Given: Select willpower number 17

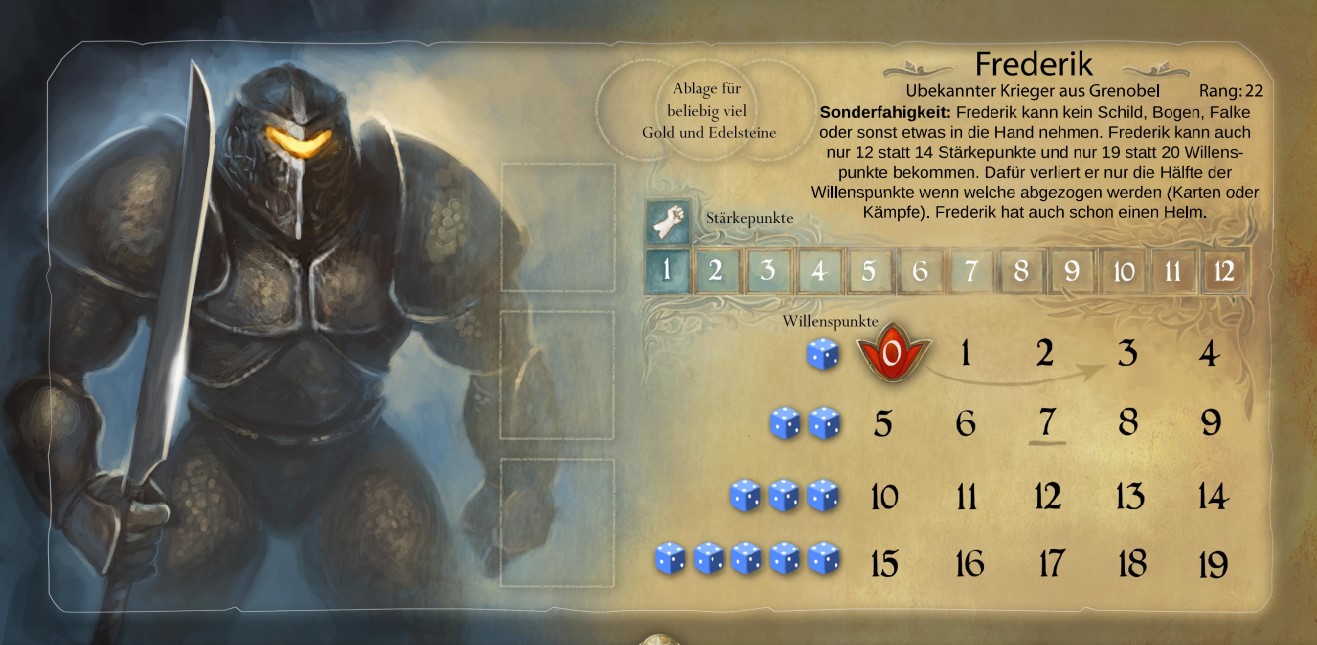Looking at the screenshot, I should [x=1050, y=565].
